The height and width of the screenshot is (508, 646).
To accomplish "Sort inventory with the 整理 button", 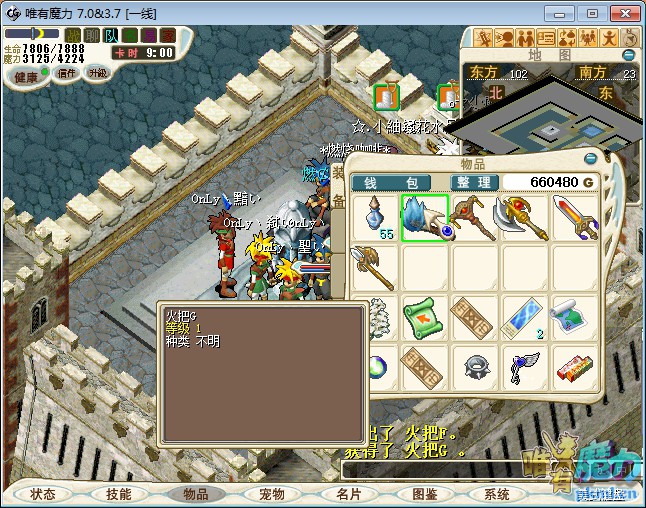I will click(x=474, y=182).
